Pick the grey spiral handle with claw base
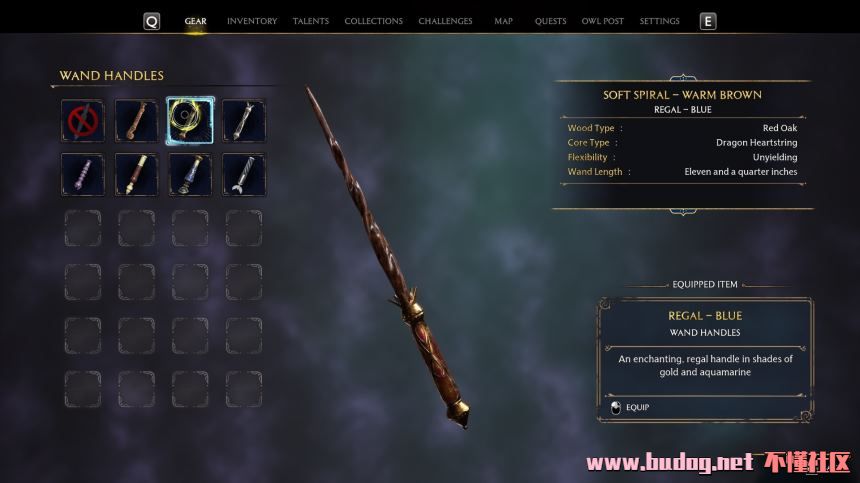860x483 pixels. tap(244, 174)
